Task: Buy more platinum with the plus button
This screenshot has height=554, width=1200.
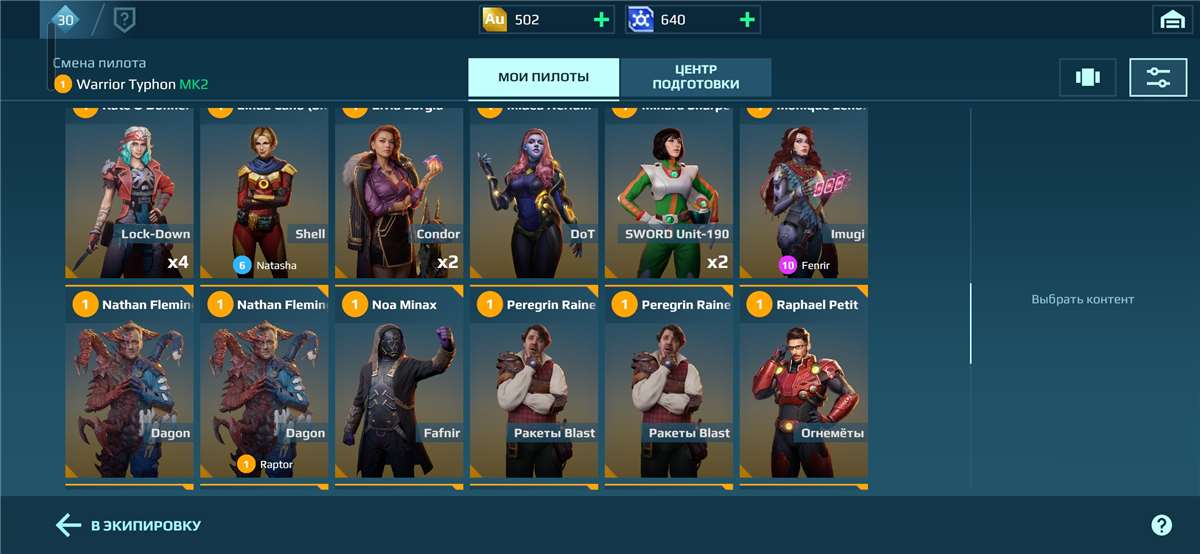Action: [x=746, y=20]
